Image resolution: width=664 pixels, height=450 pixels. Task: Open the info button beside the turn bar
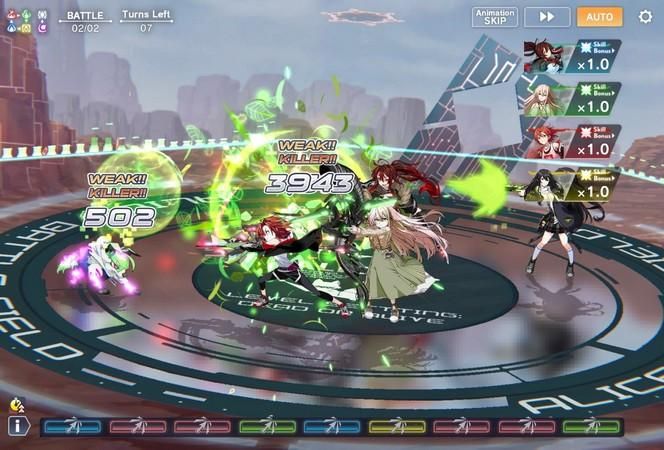16,427
